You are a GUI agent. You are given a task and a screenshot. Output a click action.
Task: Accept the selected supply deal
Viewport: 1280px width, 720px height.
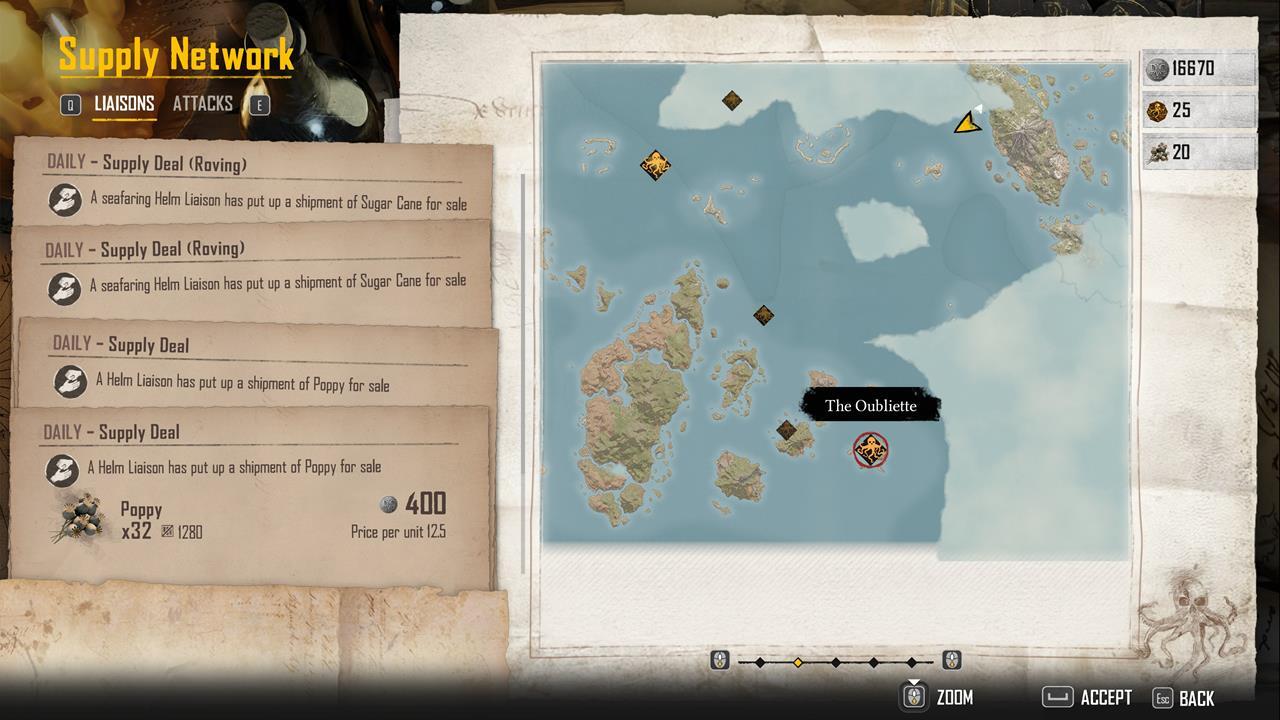click(x=1087, y=697)
